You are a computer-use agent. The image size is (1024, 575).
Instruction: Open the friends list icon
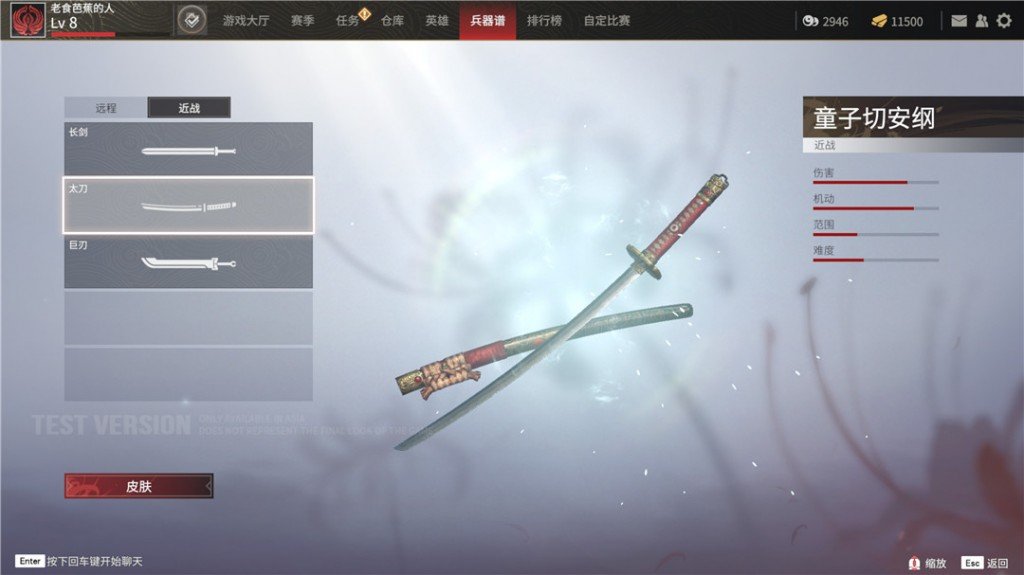981,21
